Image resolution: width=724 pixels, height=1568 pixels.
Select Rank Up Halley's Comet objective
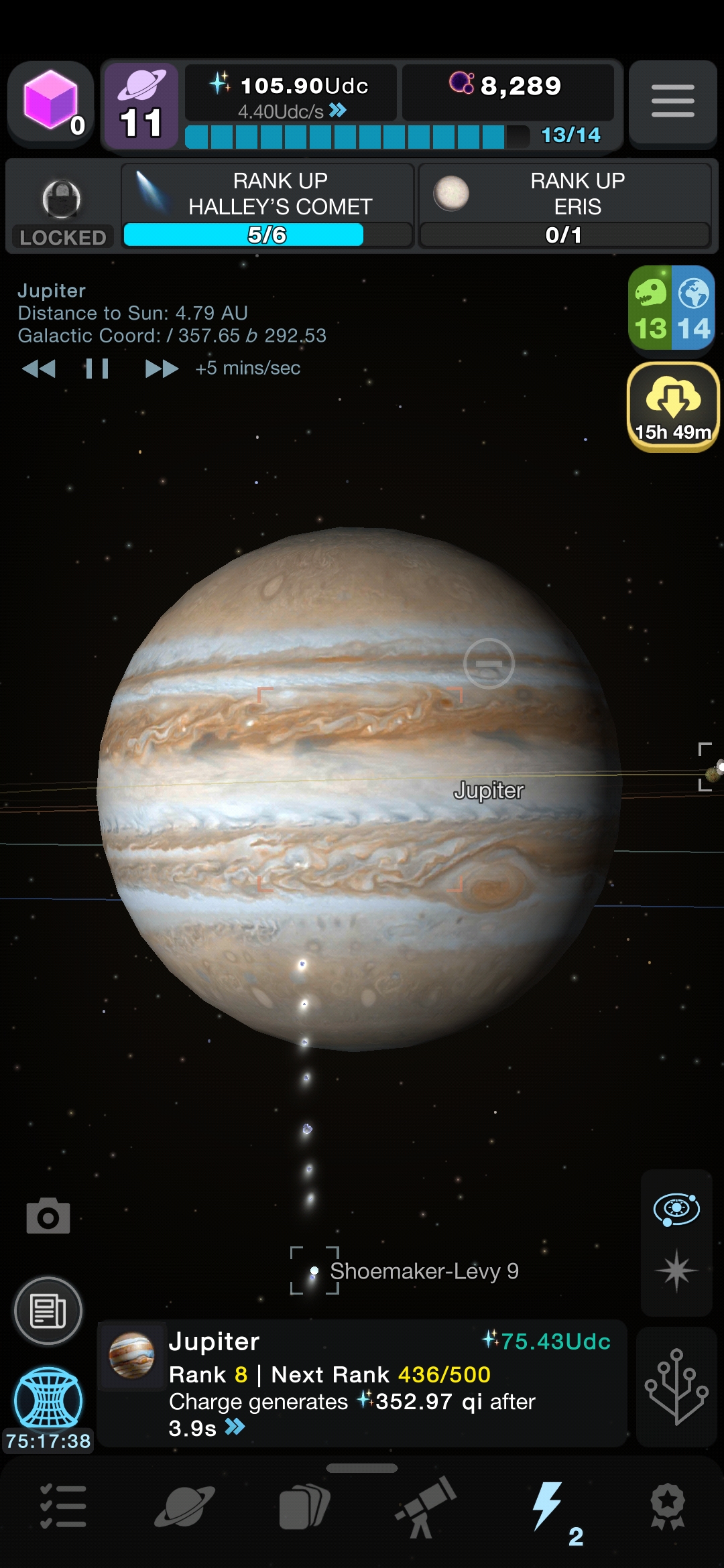(267, 206)
